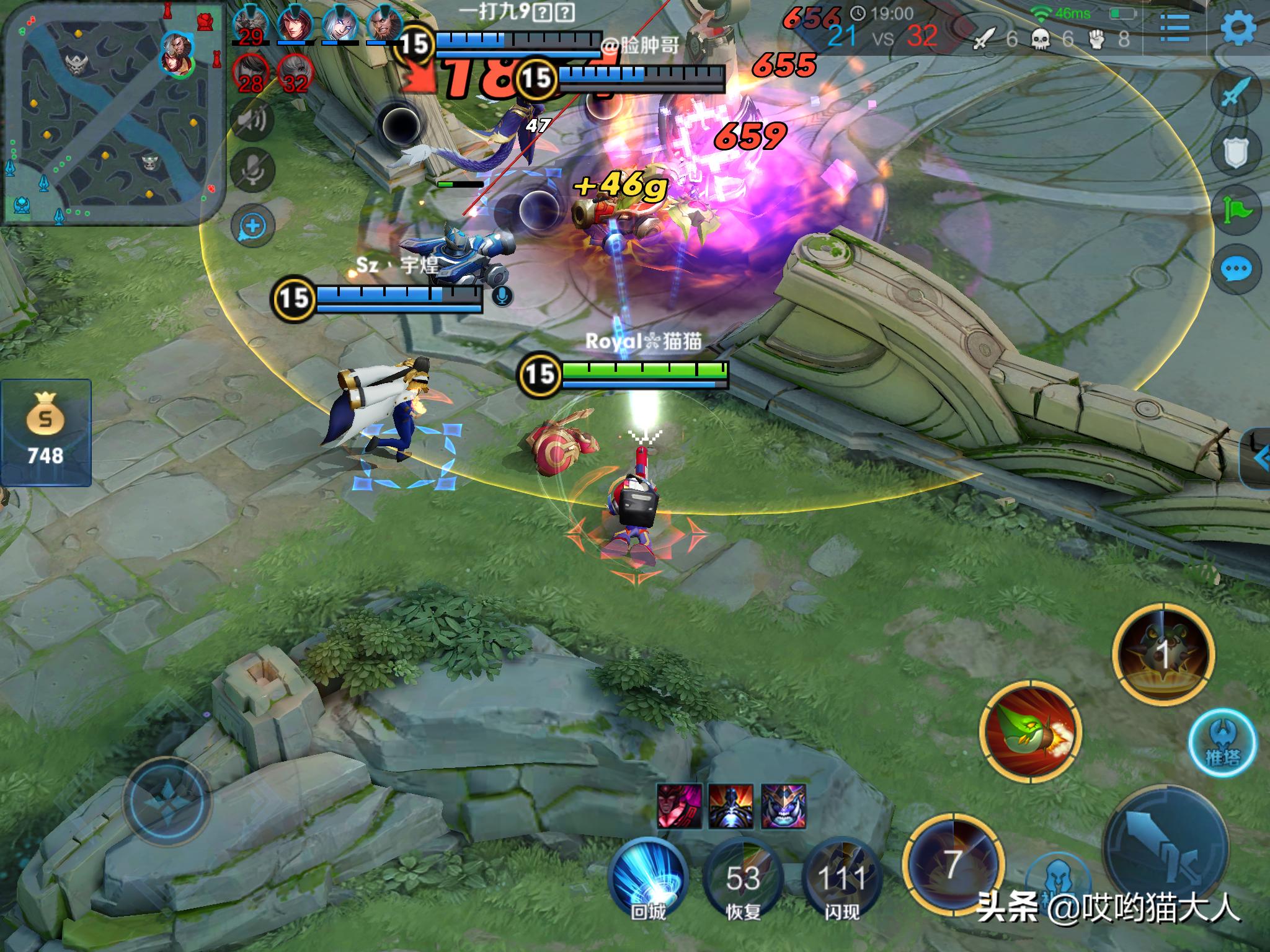Screen dimensions: 1270x952
Task: Use the 恢复 heal spell
Action: 743,878
